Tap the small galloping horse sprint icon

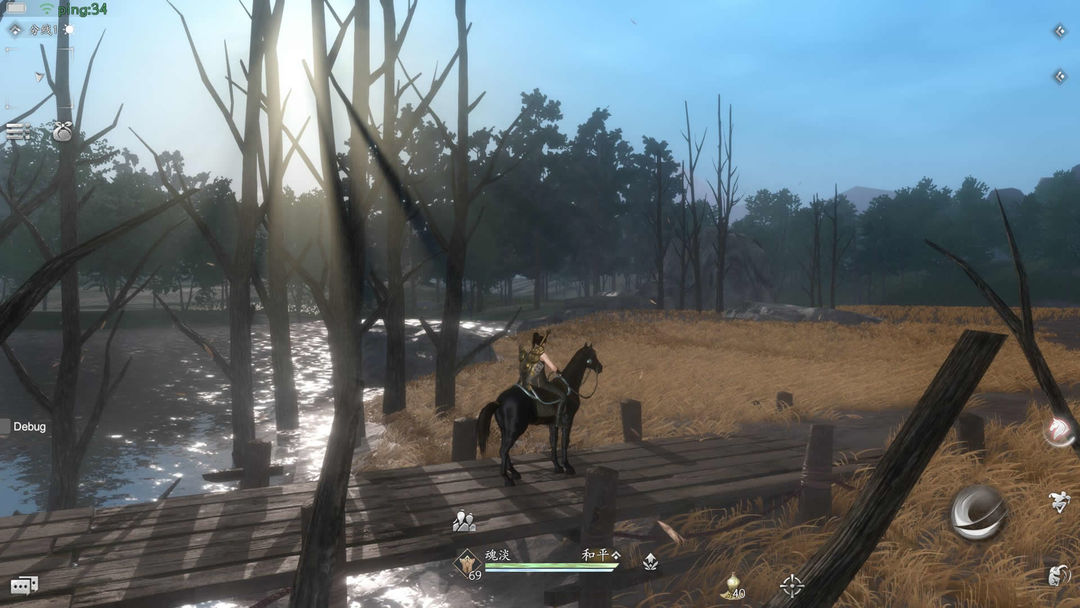pyautogui.click(x=1060, y=503)
